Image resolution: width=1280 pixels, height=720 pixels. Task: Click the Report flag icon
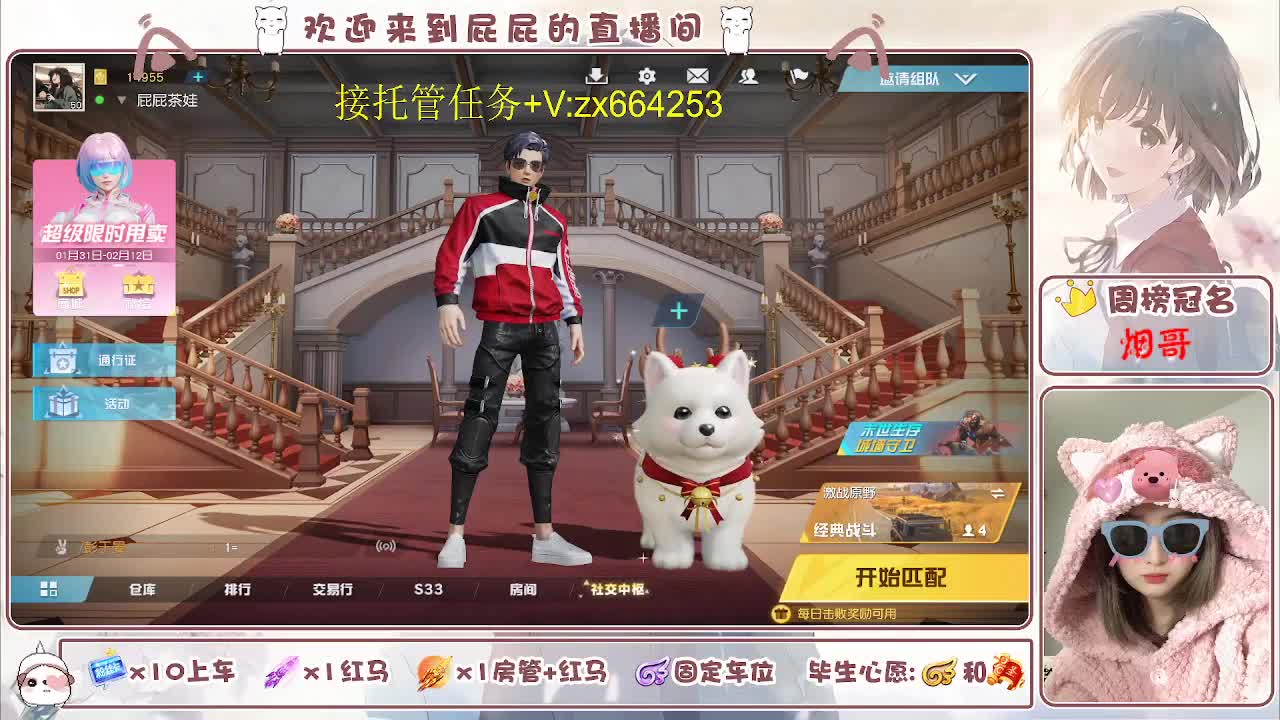pos(798,75)
